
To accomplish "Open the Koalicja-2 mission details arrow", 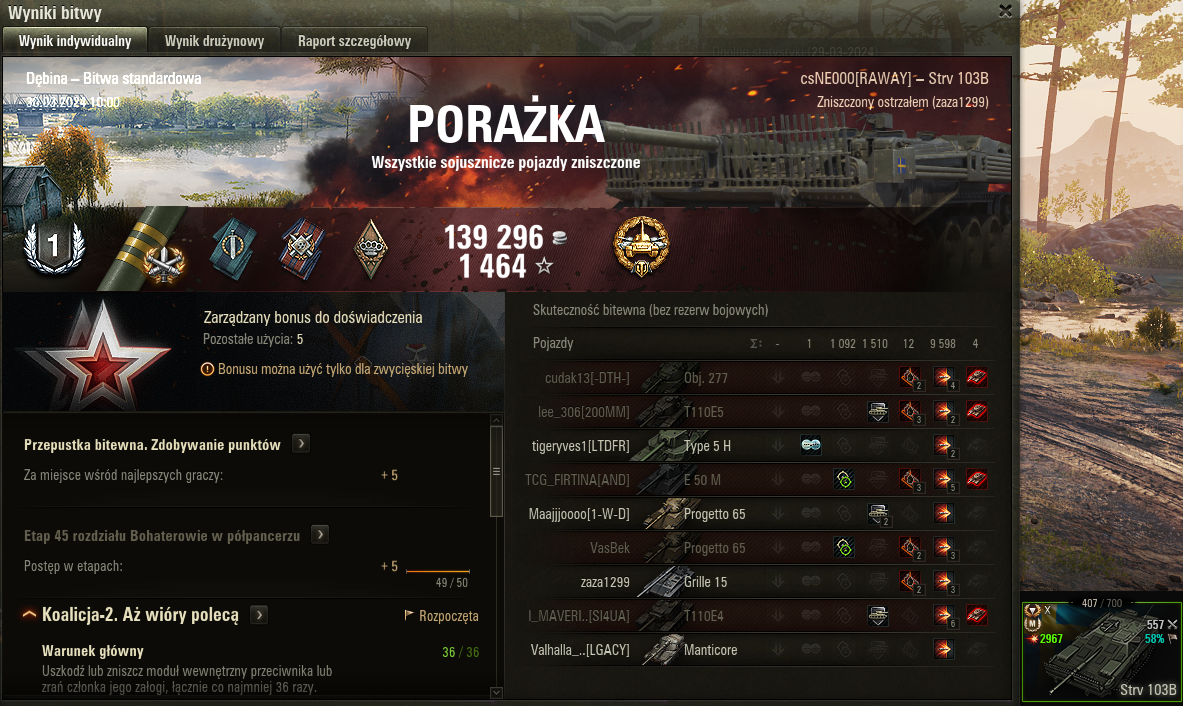I will 258,615.
